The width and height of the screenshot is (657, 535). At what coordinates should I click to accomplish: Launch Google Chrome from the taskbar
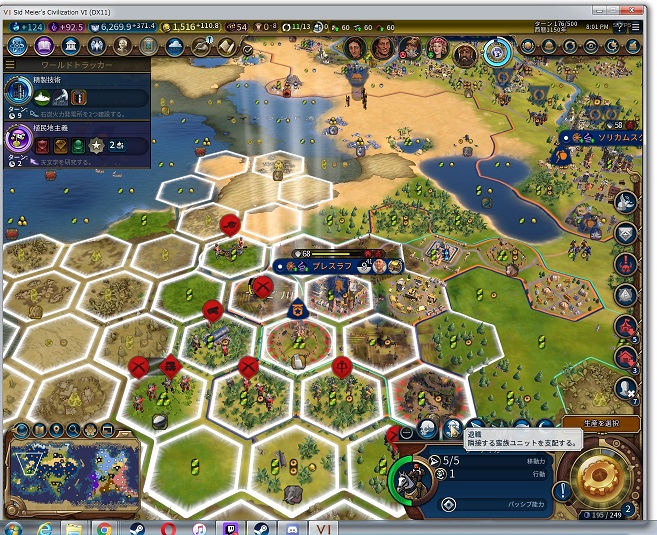(104, 527)
